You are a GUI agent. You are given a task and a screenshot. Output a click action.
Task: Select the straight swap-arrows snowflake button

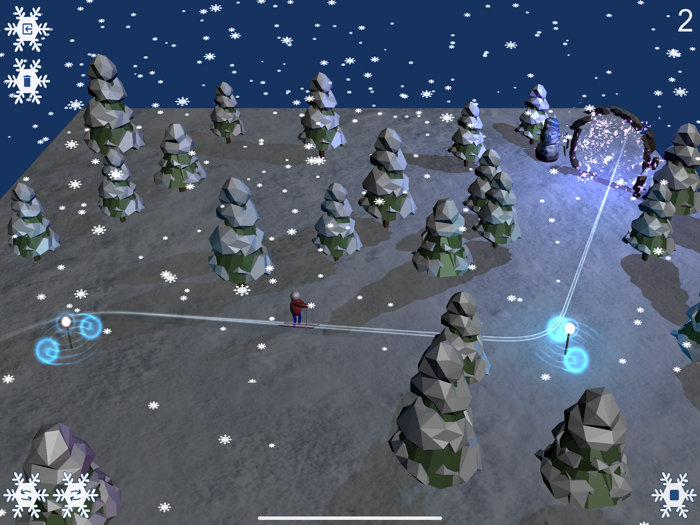pyautogui.click(x=75, y=494)
